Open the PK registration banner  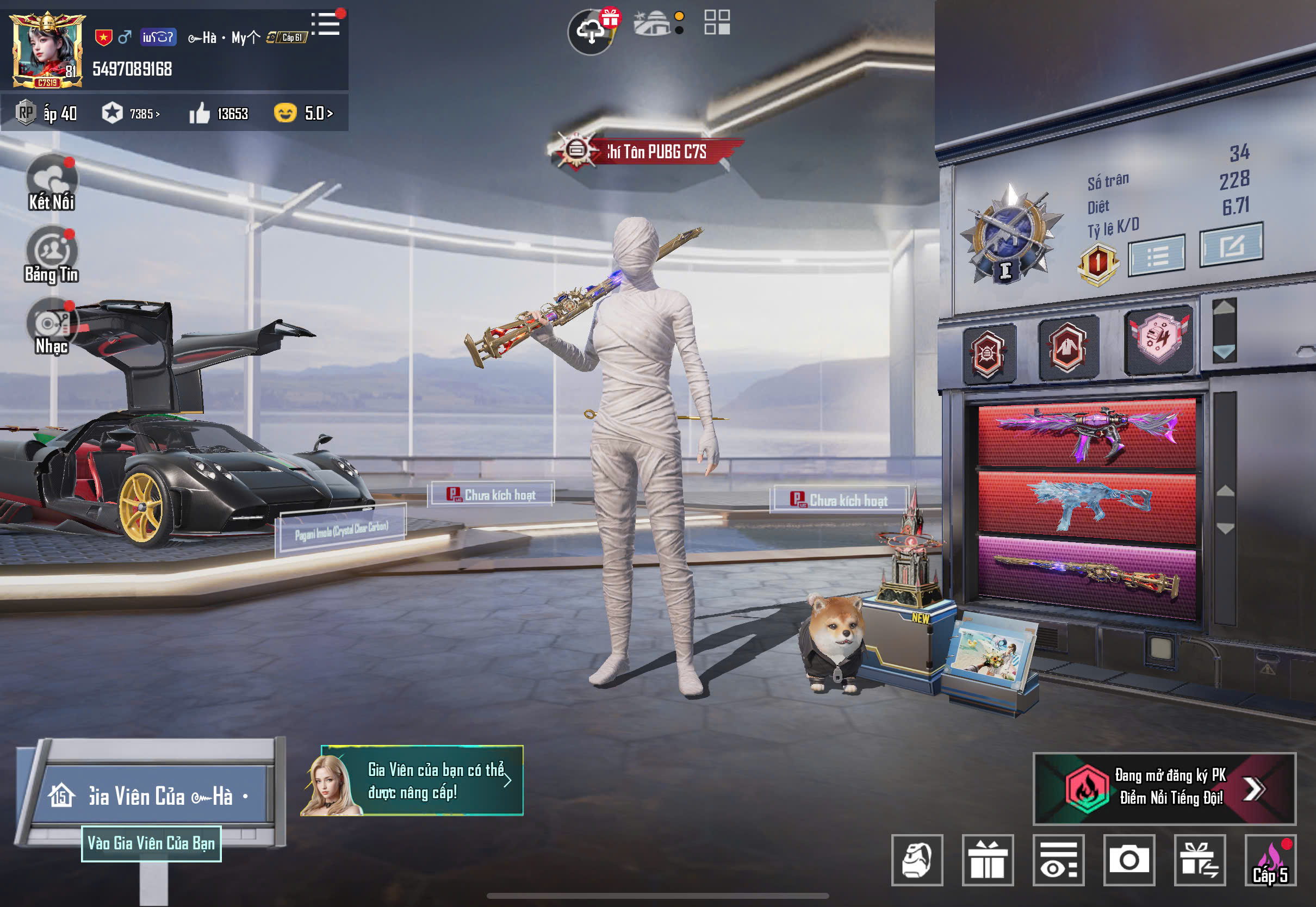click(x=1164, y=788)
